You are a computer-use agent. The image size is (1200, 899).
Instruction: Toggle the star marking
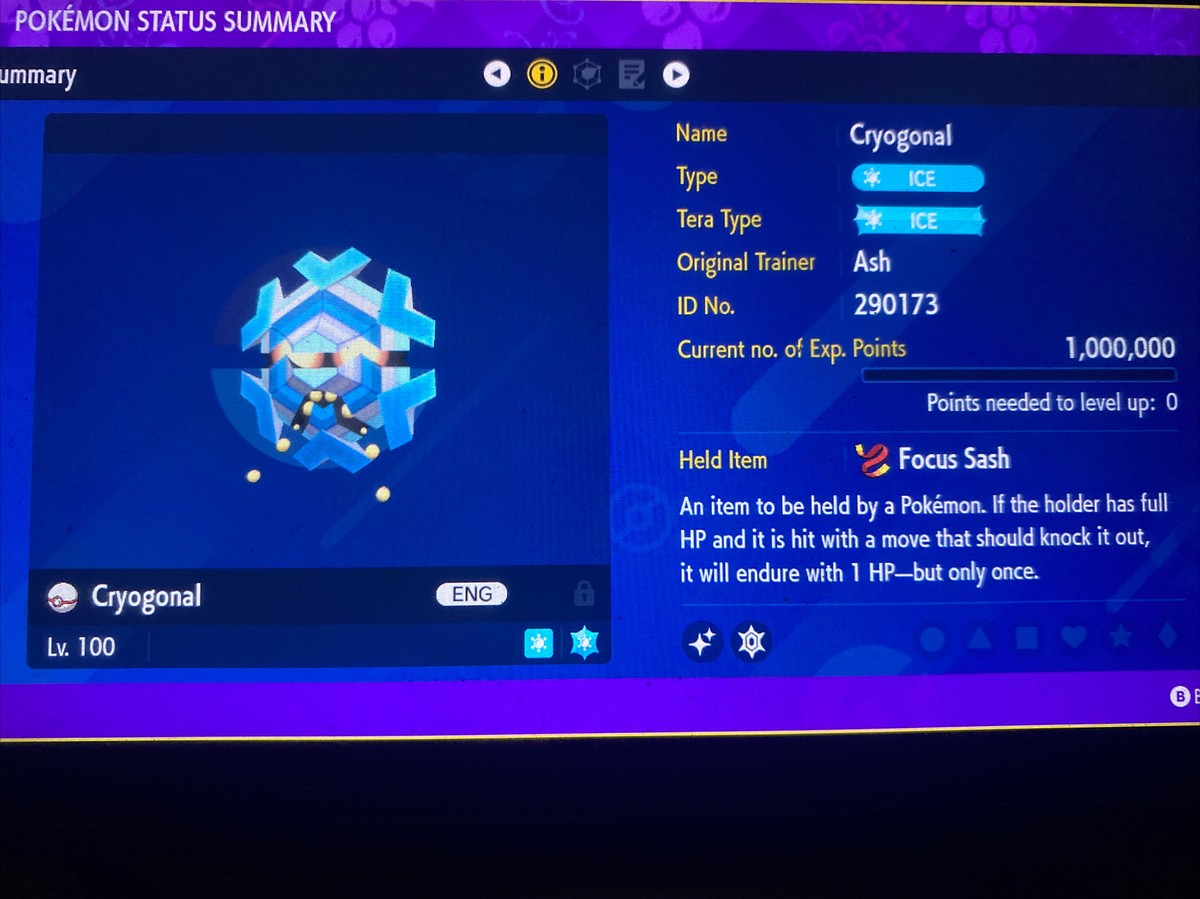point(1121,637)
